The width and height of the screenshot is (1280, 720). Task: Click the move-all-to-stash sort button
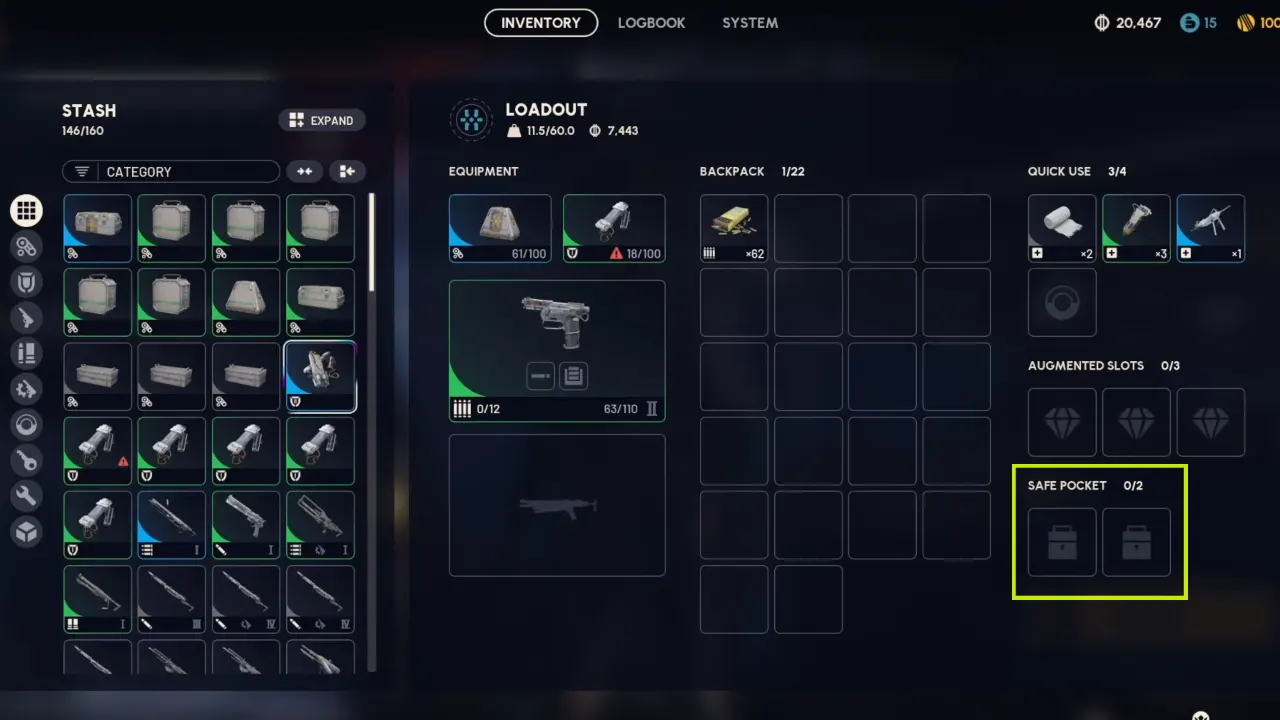(347, 171)
